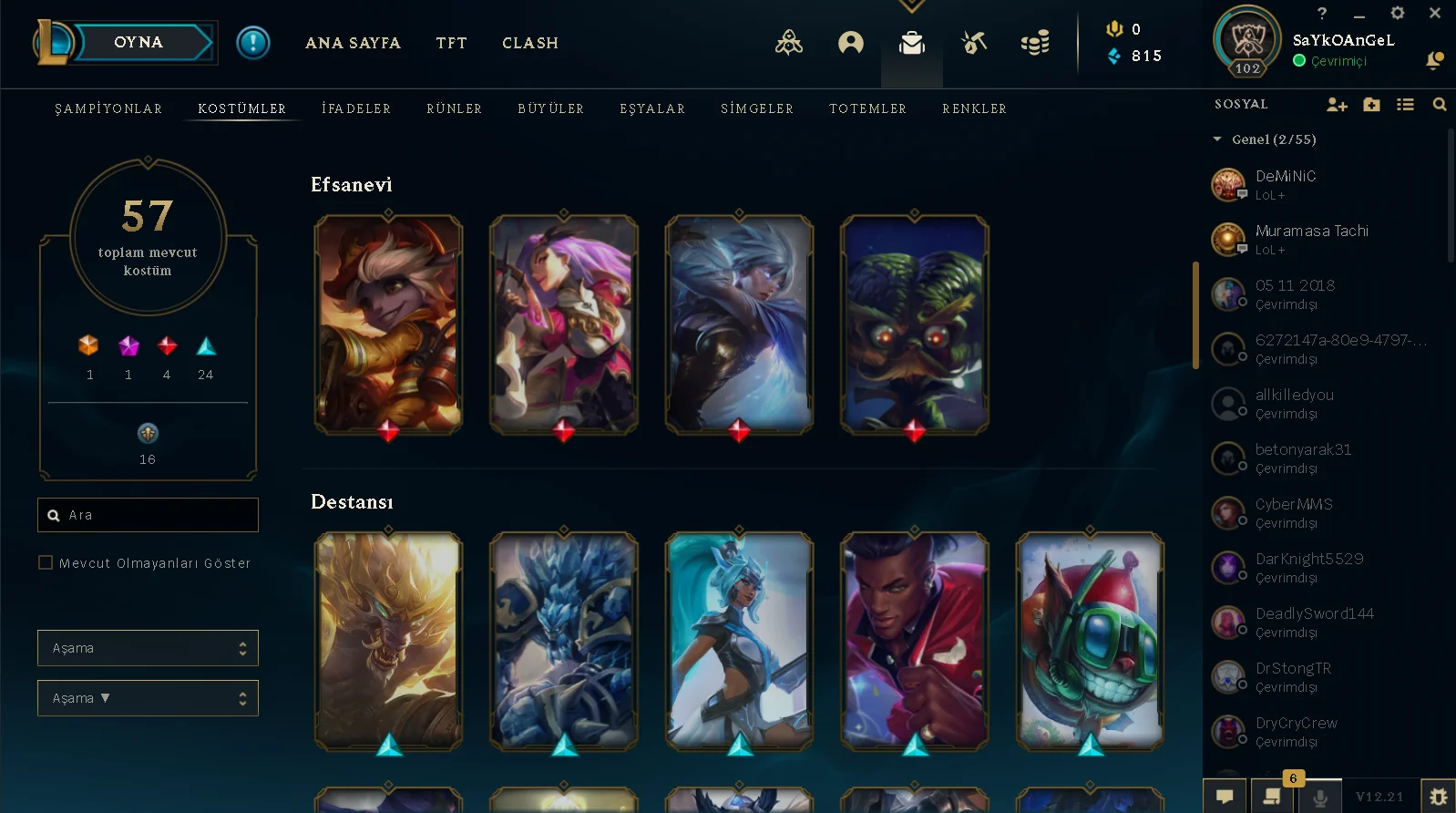Close the client window
1456x813 pixels.
[x=1435, y=13]
